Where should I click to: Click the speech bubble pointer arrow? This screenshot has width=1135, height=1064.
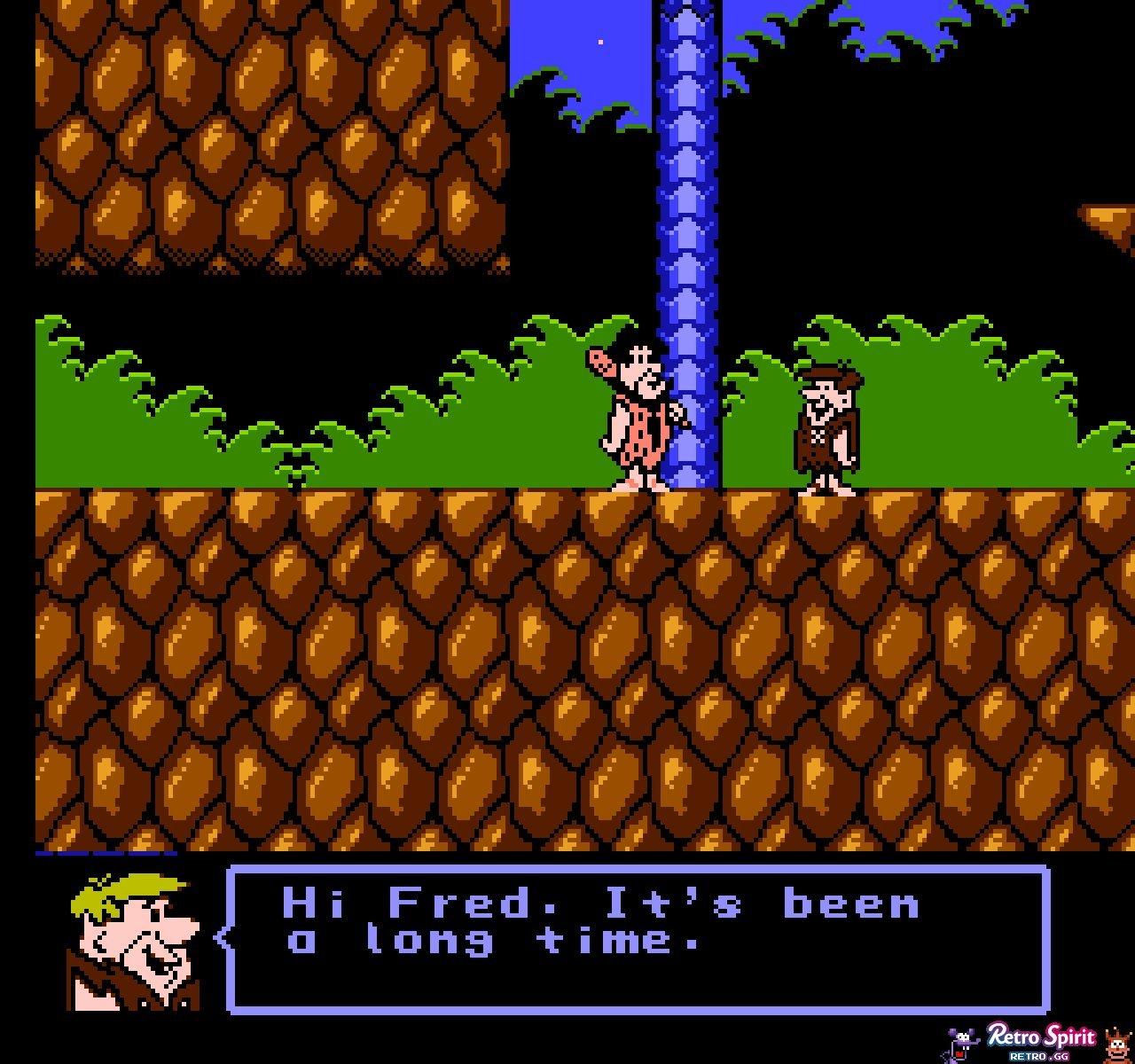tap(220, 935)
